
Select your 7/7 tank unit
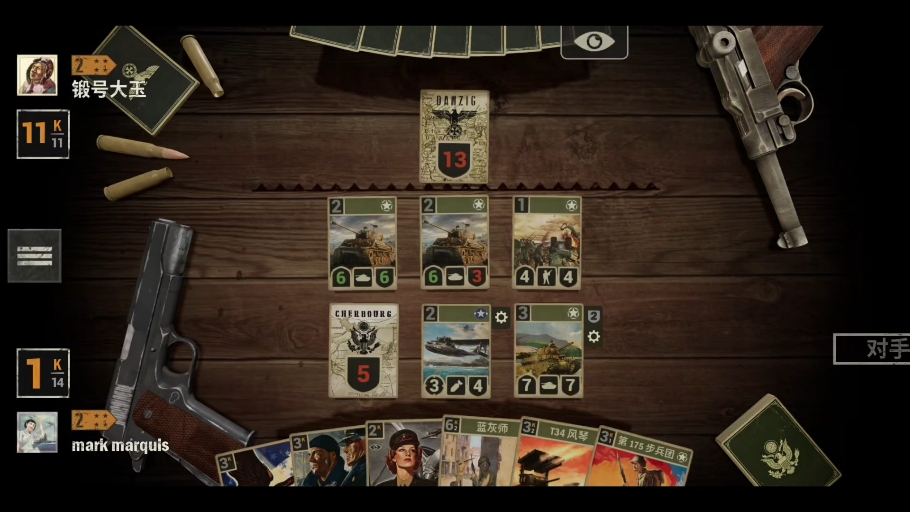[x=548, y=350]
